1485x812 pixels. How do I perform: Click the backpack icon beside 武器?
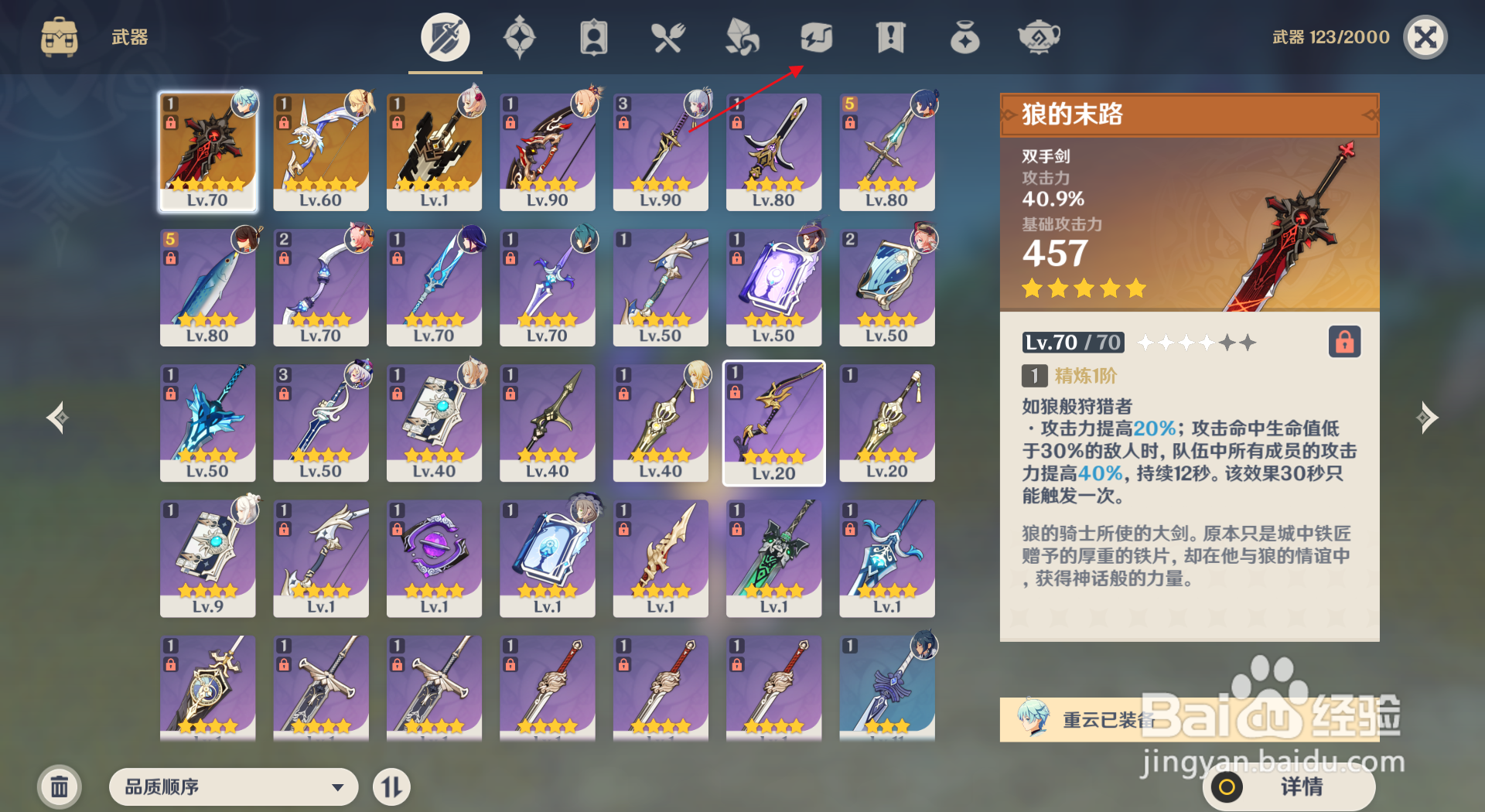click(59, 36)
